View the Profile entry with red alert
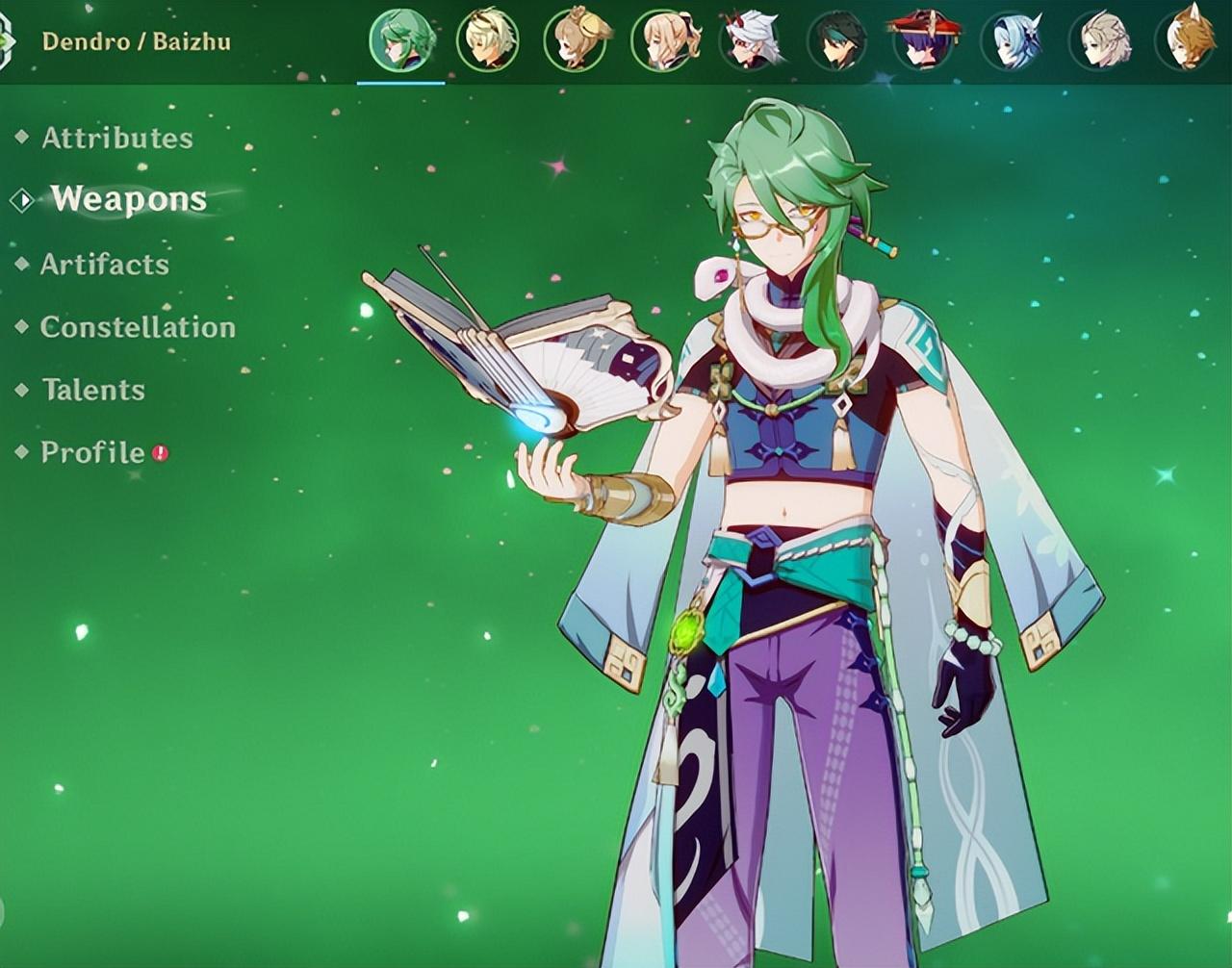 [x=93, y=452]
